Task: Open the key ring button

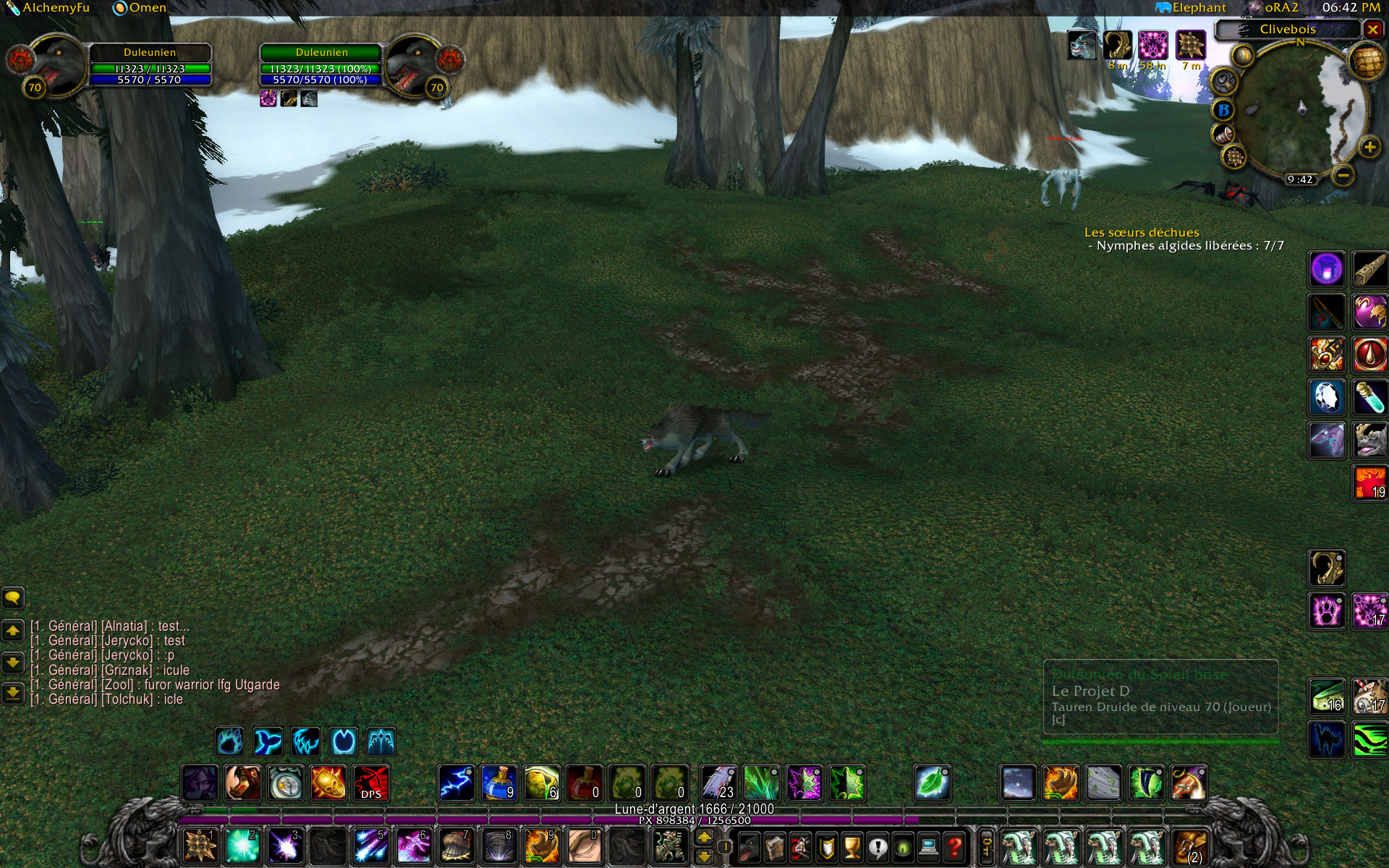Action: coord(985,846)
